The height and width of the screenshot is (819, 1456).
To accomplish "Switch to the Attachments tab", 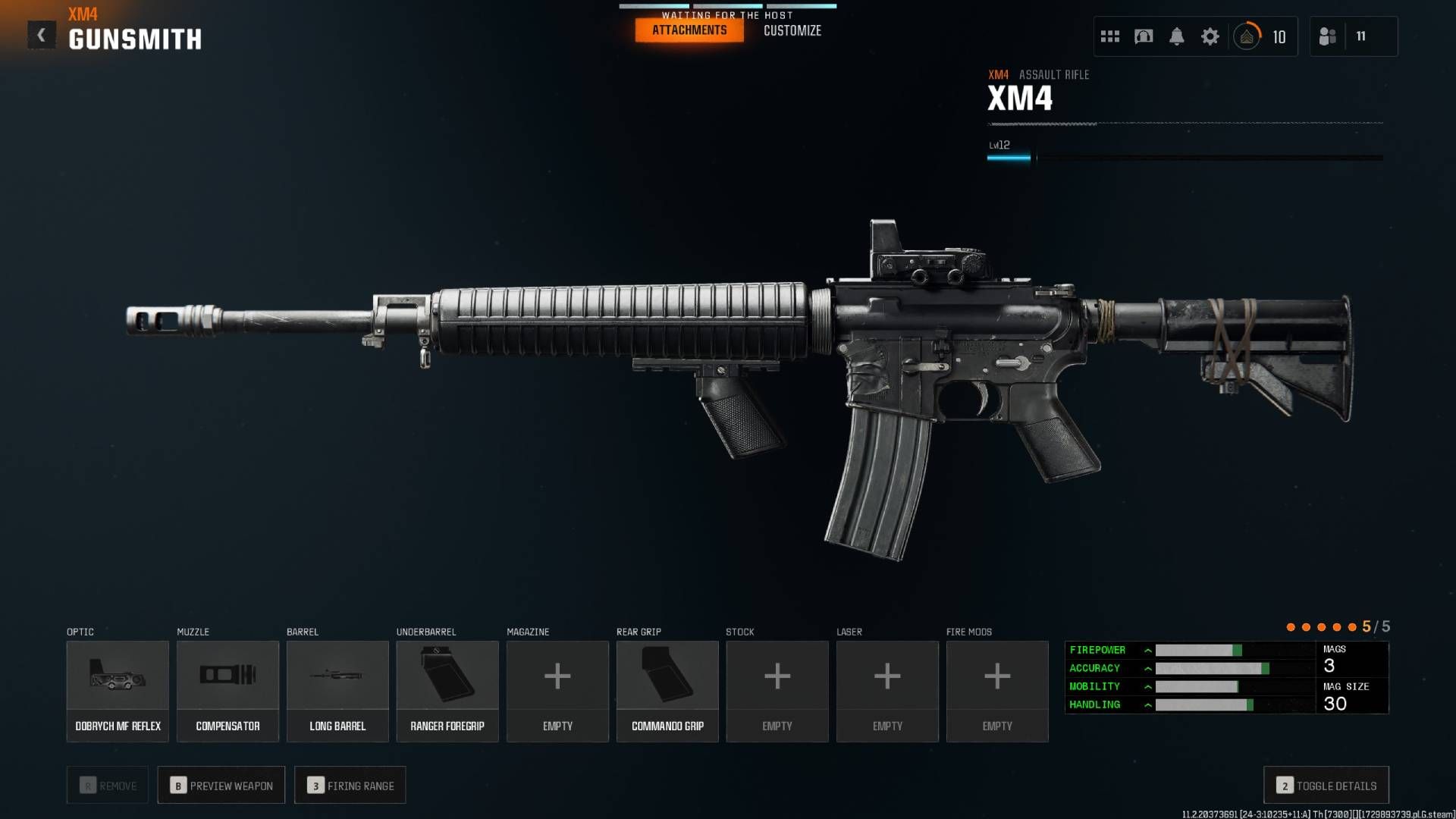I will [688, 30].
